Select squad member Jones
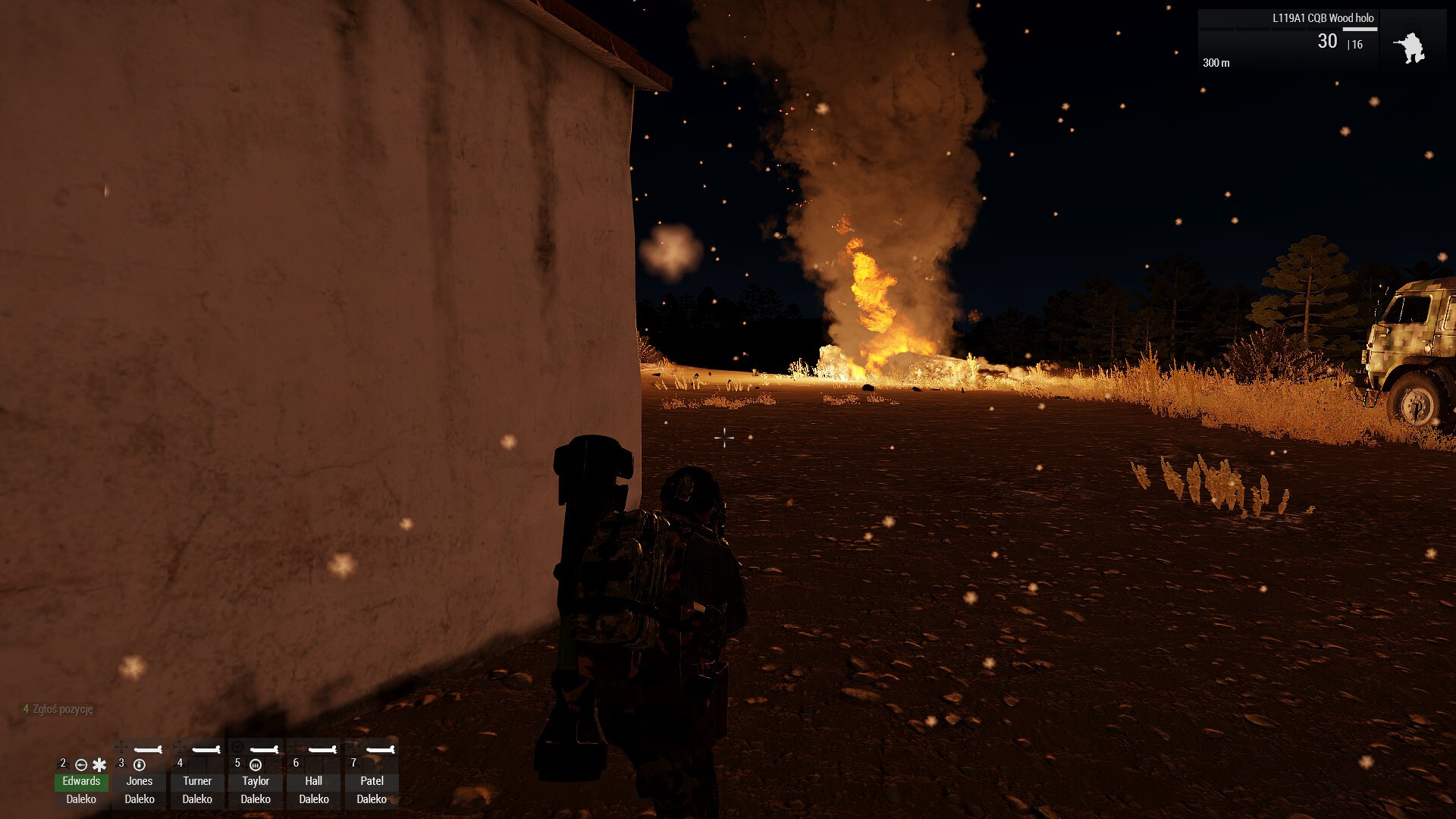 tap(140, 780)
